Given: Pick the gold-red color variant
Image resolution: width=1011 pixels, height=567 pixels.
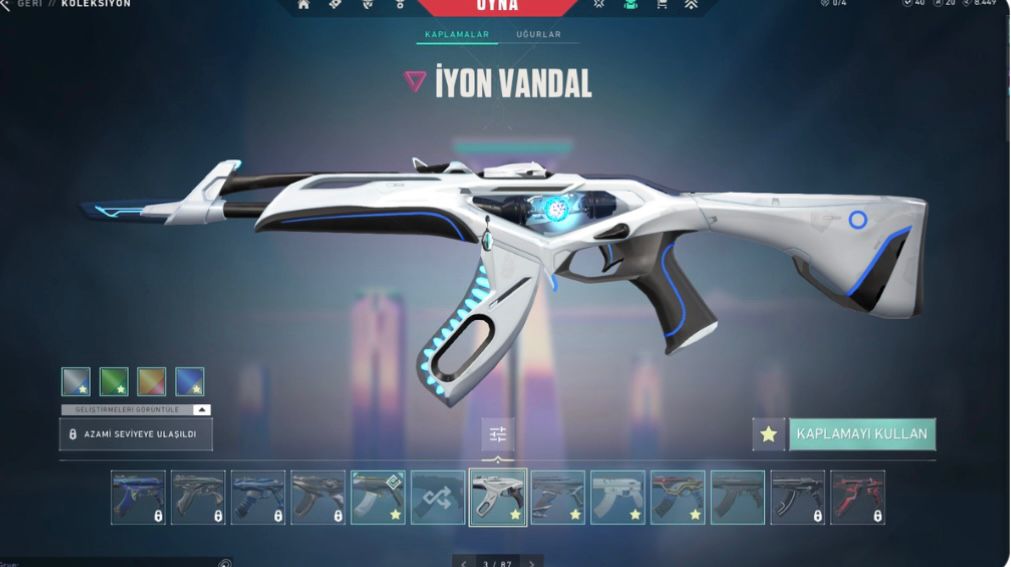Looking at the screenshot, I should click(x=151, y=381).
